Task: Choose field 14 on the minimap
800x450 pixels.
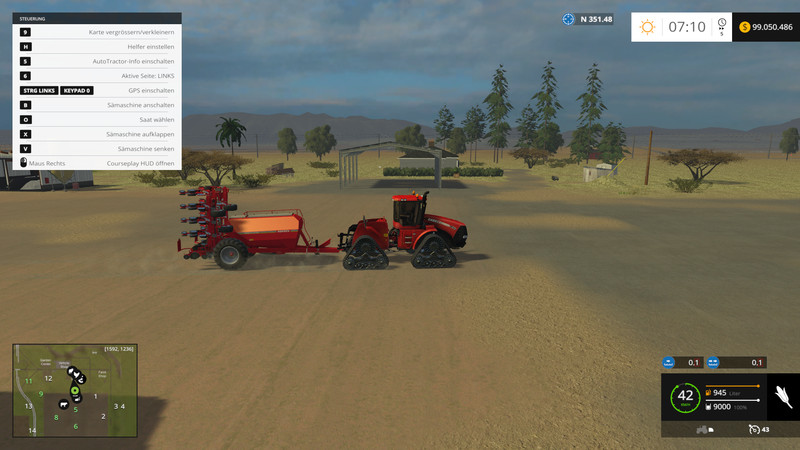Action: click(x=32, y=430)
